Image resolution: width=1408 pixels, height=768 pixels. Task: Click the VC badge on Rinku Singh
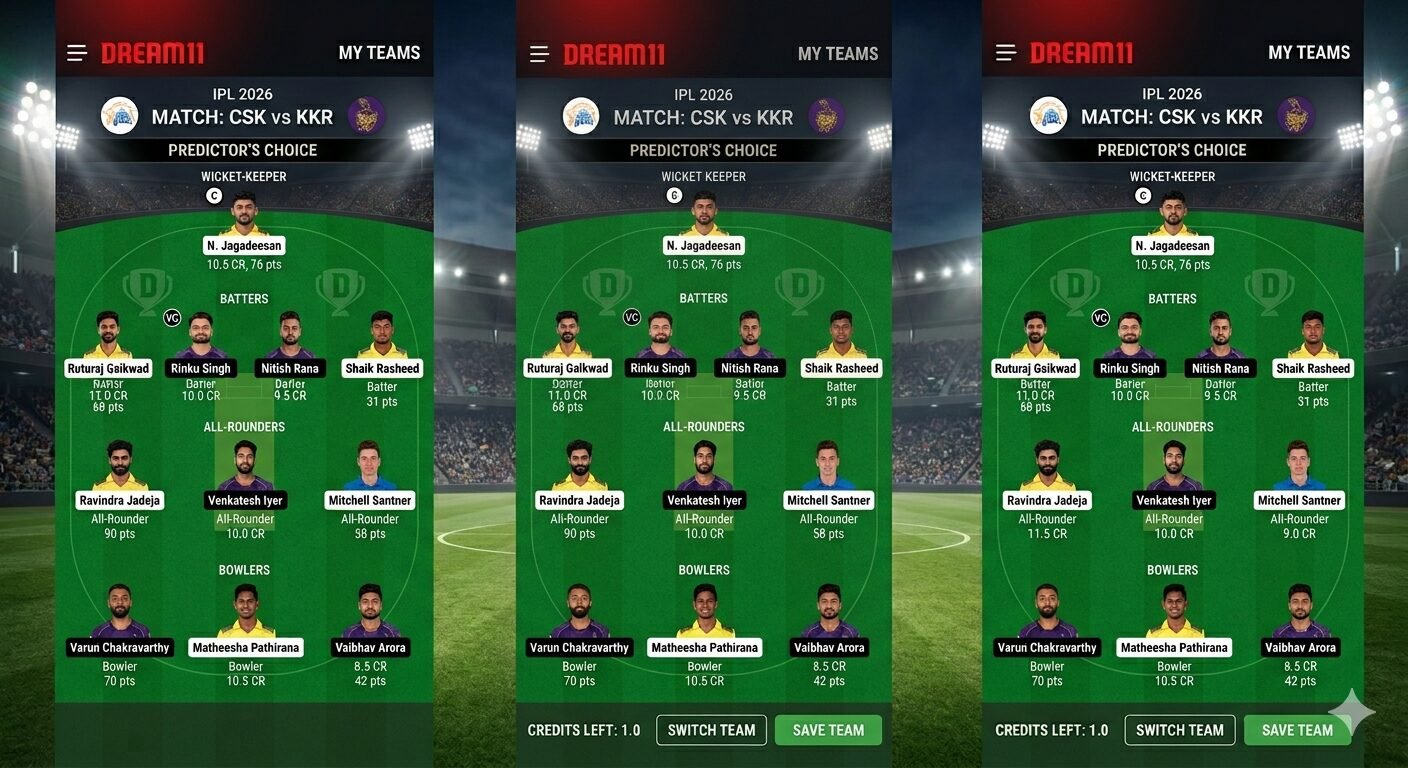pos(171,317)
